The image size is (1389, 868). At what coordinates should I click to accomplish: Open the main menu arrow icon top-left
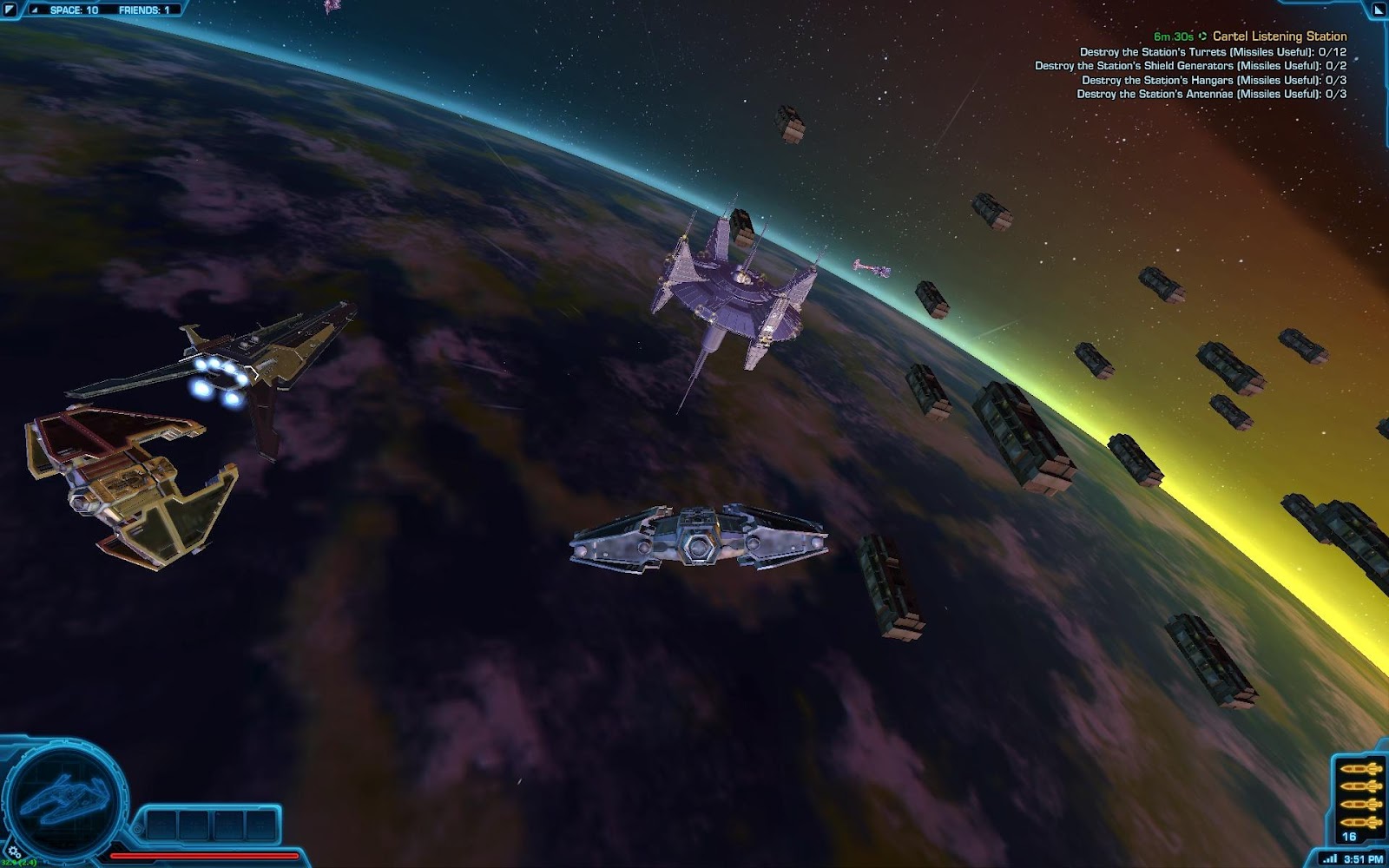coord(9,9)
